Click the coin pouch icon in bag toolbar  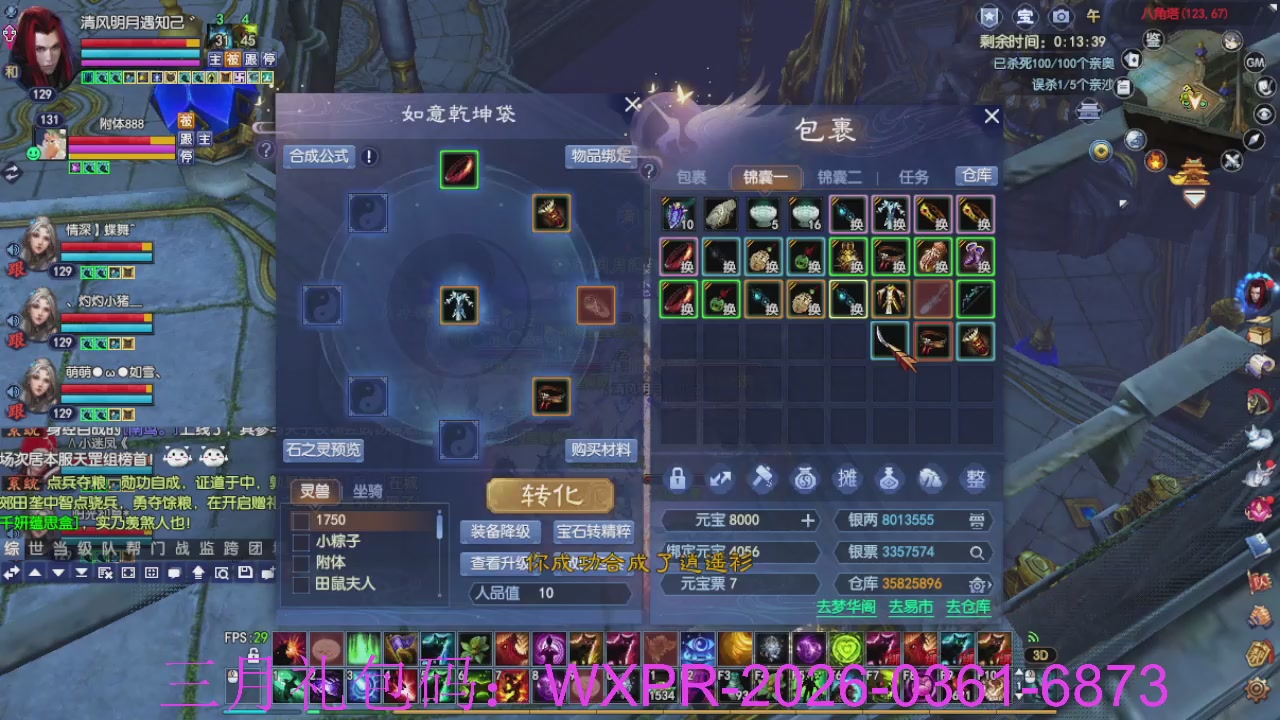805,479
